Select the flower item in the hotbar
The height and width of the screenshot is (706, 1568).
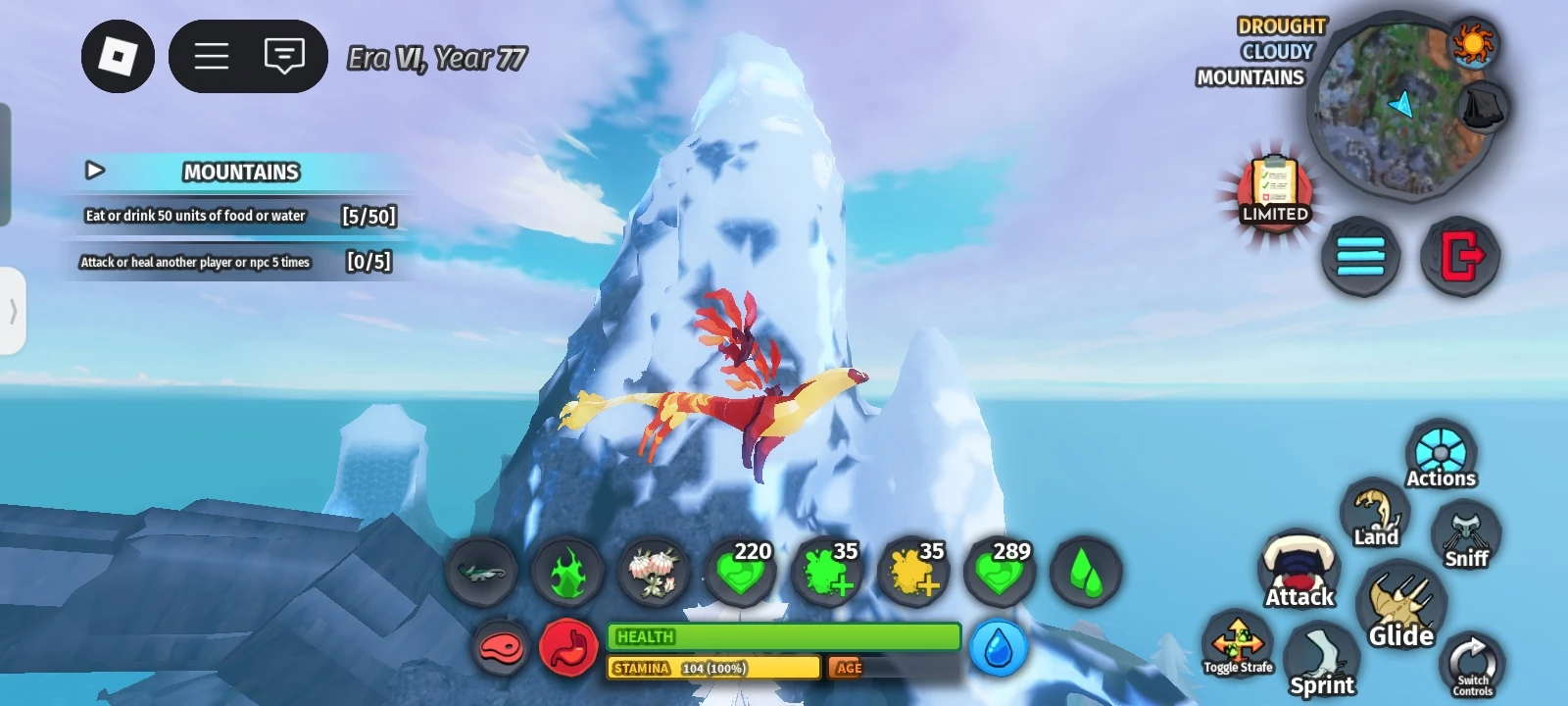tap(654, 574)
